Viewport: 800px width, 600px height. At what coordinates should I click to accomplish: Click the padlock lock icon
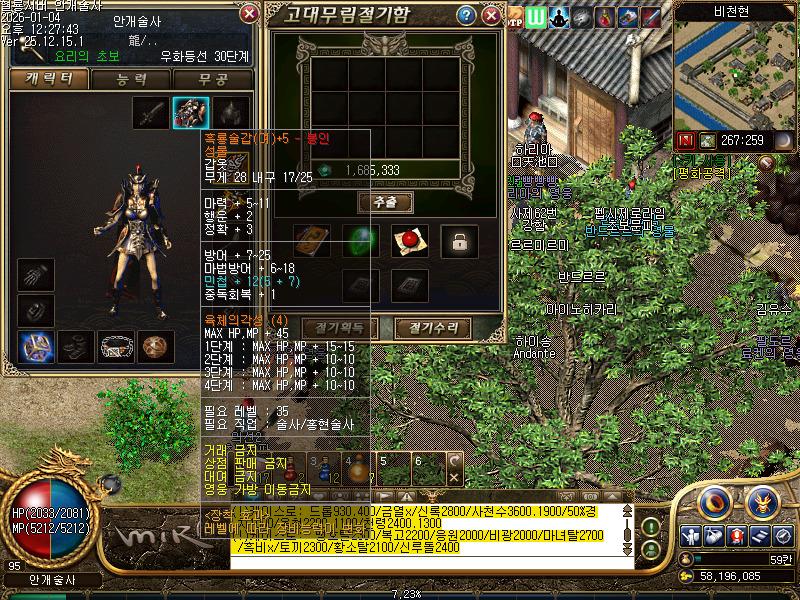click(459, 240)
